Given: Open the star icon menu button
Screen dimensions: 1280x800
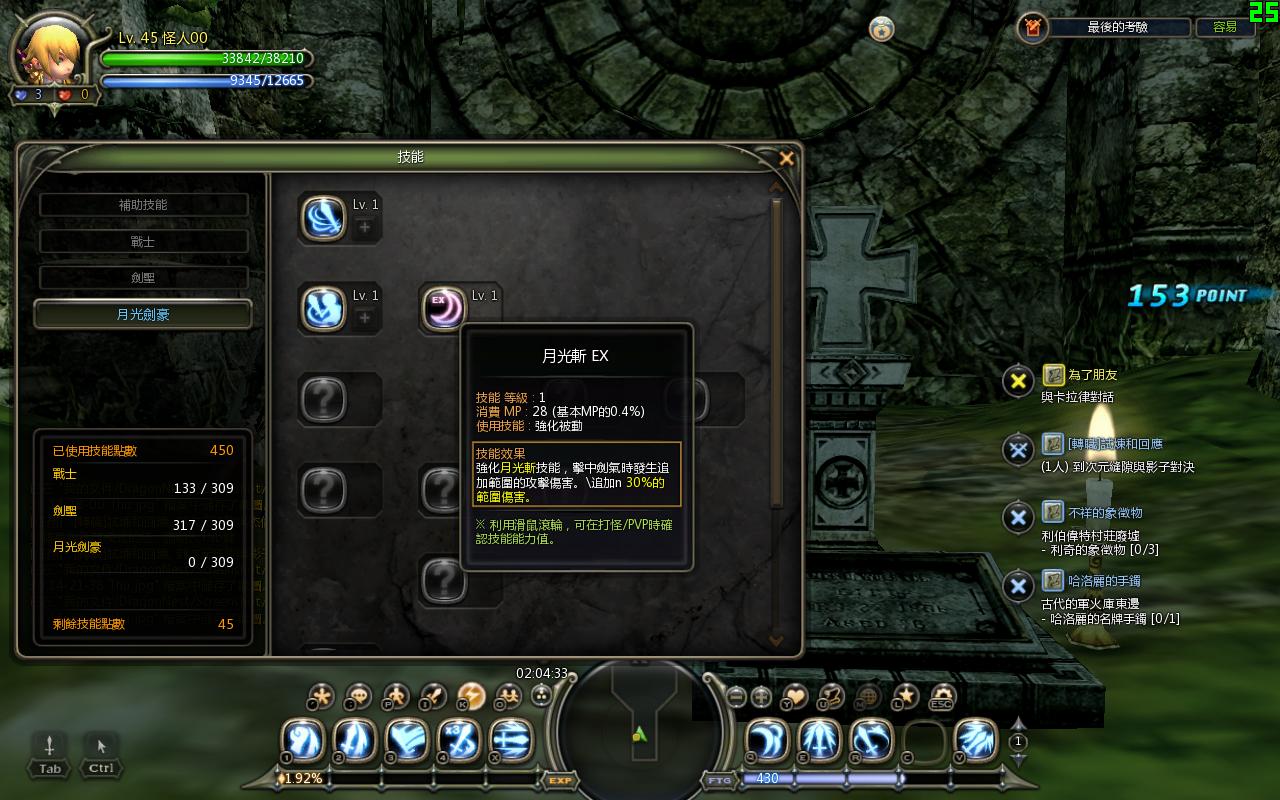Looking at the screenshot, I should tap(905, 696).
